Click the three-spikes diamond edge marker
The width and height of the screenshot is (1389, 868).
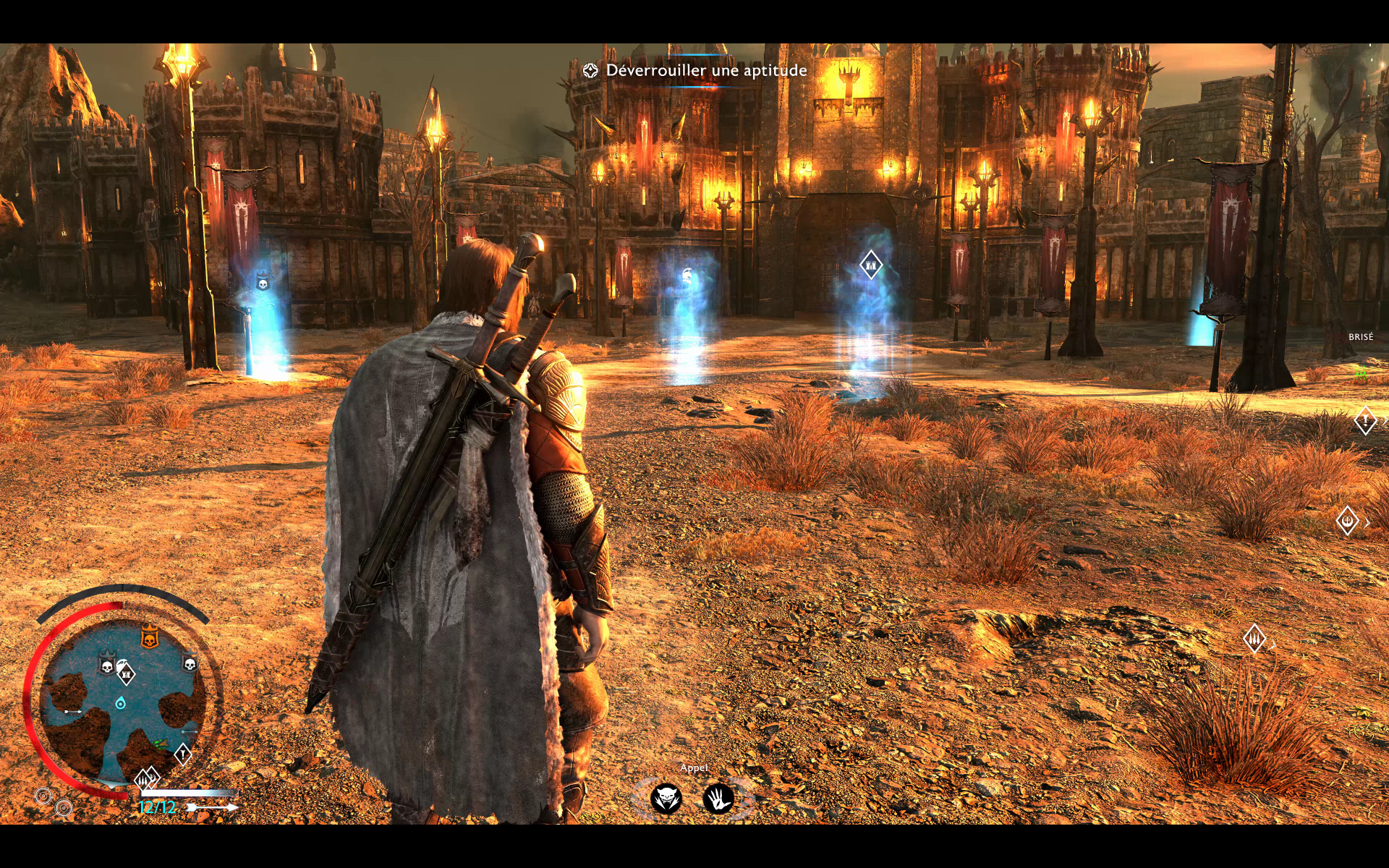click(1254, 639)
